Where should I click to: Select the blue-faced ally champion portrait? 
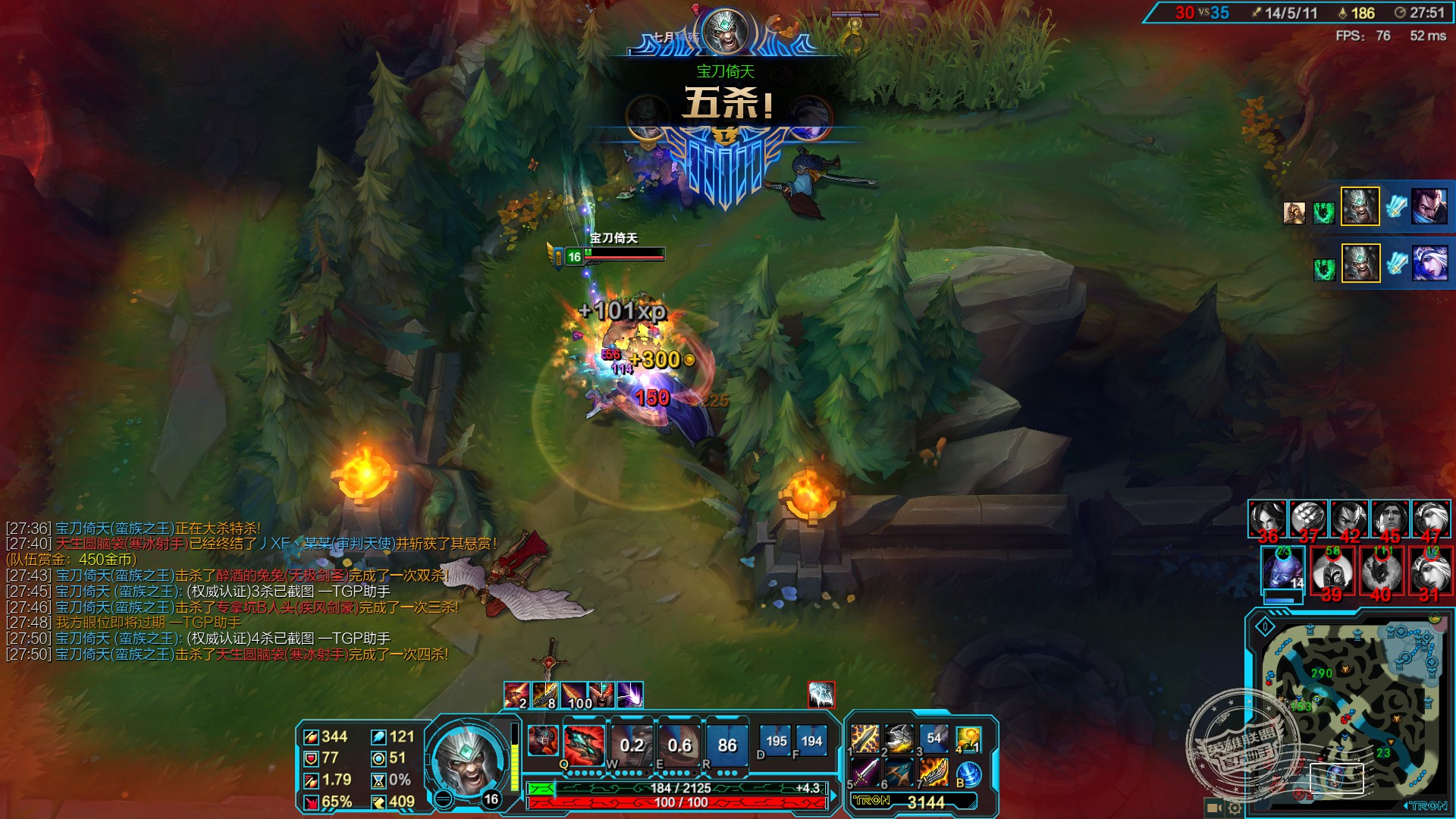[1282, 569]
